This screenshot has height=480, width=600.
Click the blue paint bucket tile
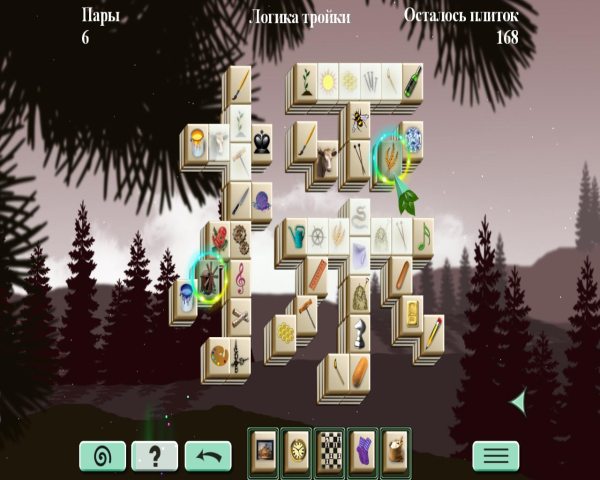click(185, 296)
